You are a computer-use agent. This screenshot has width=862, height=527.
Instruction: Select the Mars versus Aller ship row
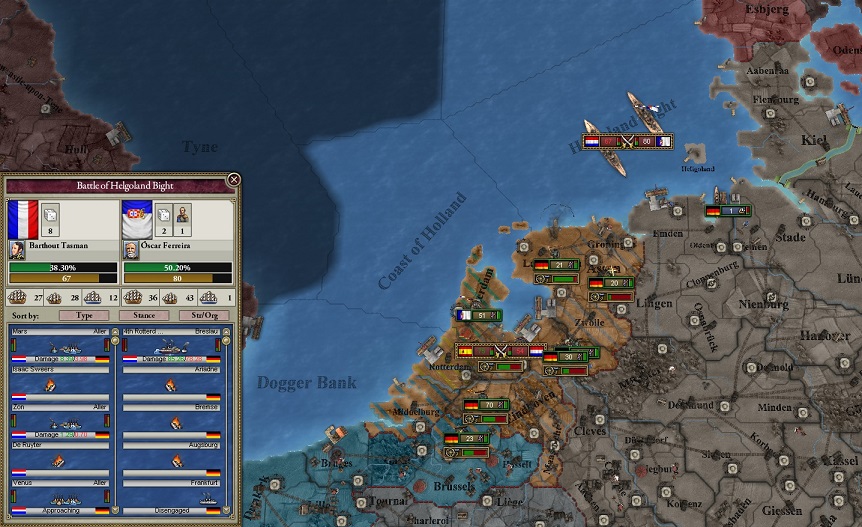60,348
